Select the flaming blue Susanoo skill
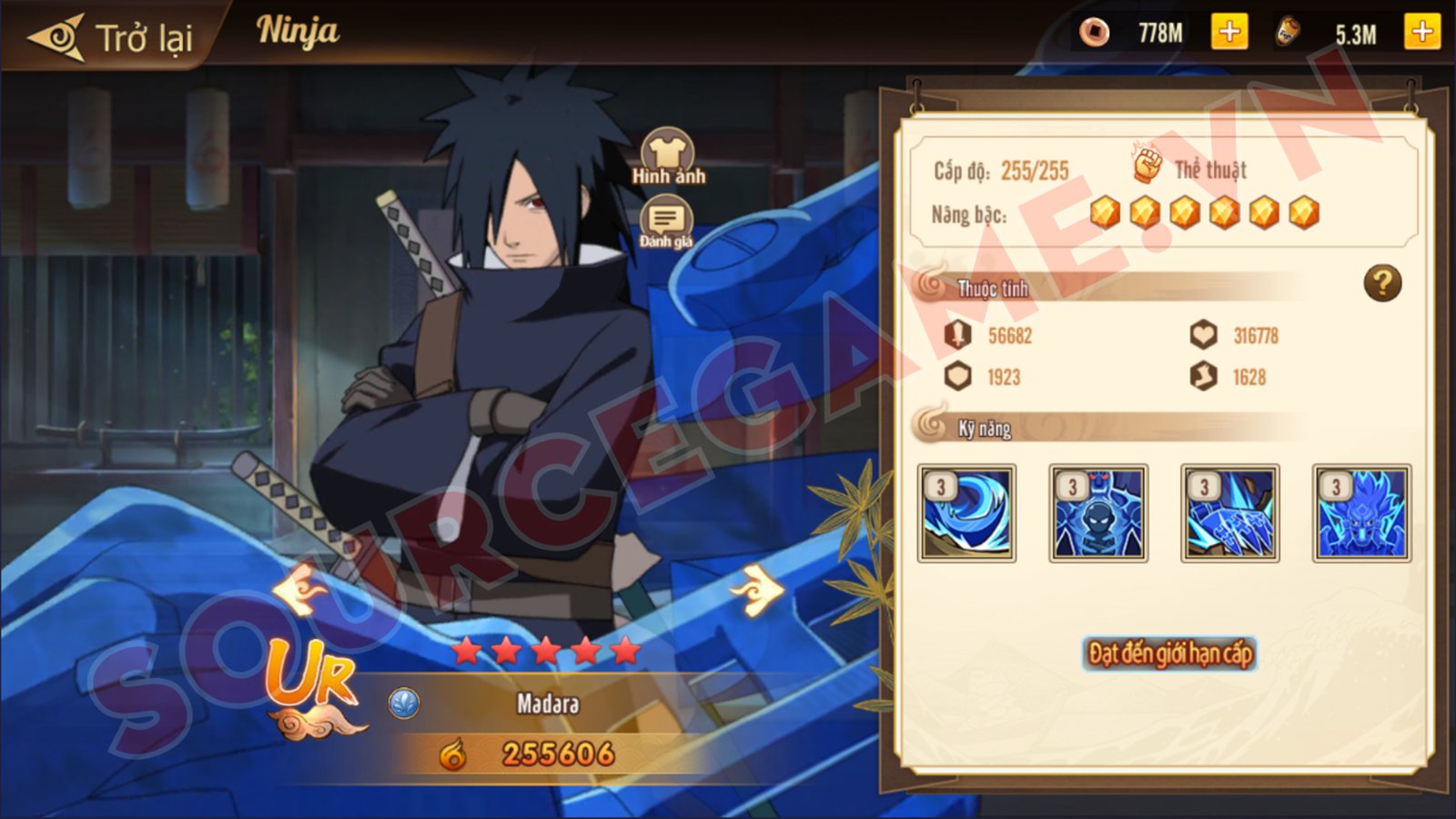The height and width of the screenshot is (819, 1456). coord(1361,513)
